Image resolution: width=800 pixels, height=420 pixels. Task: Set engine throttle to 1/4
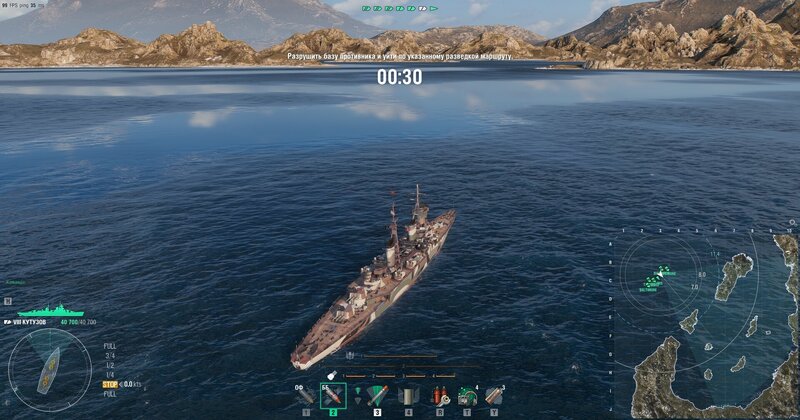pyautogui.click(x=109, y=374)
